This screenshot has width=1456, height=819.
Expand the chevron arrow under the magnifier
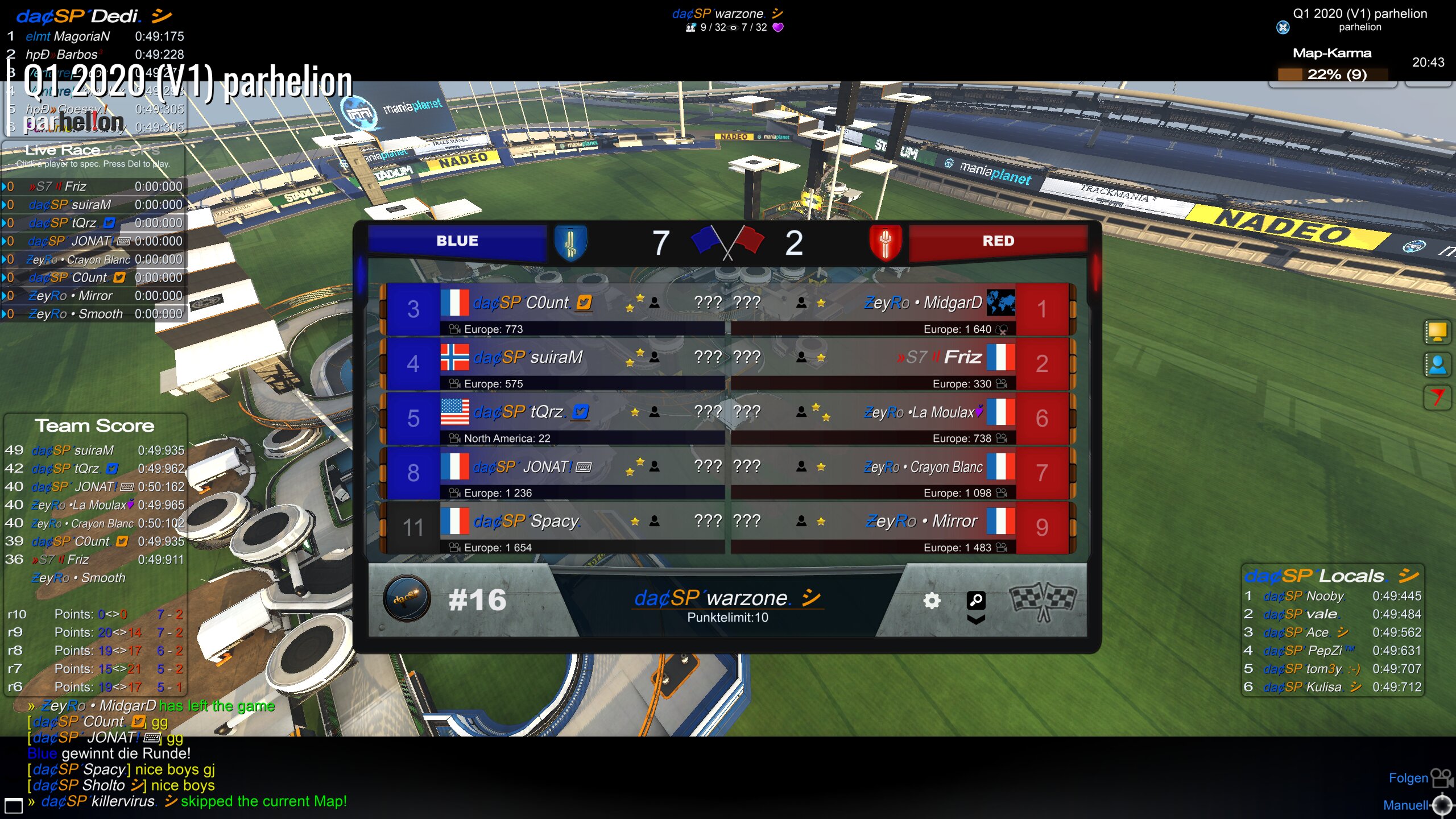[976, 619]
